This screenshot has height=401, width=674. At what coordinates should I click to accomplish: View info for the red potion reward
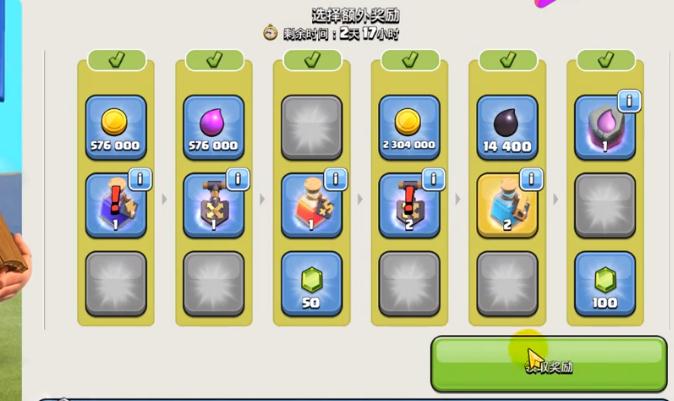(334, 178)
